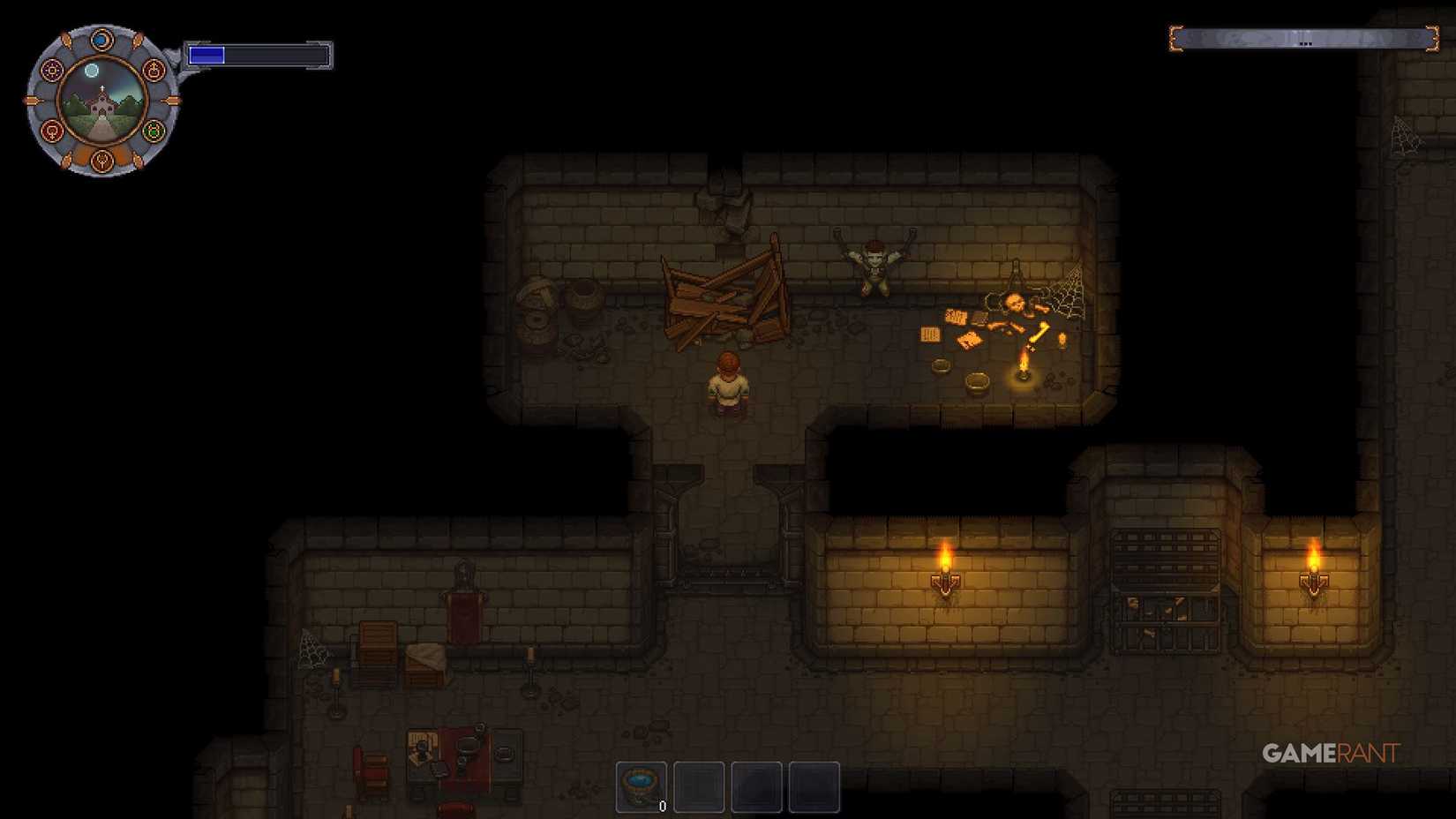This screenshot has height=819, width=1456.
Task: Click the blue energy progress bar
Action: pyautogui.click(x=207, y=54)
